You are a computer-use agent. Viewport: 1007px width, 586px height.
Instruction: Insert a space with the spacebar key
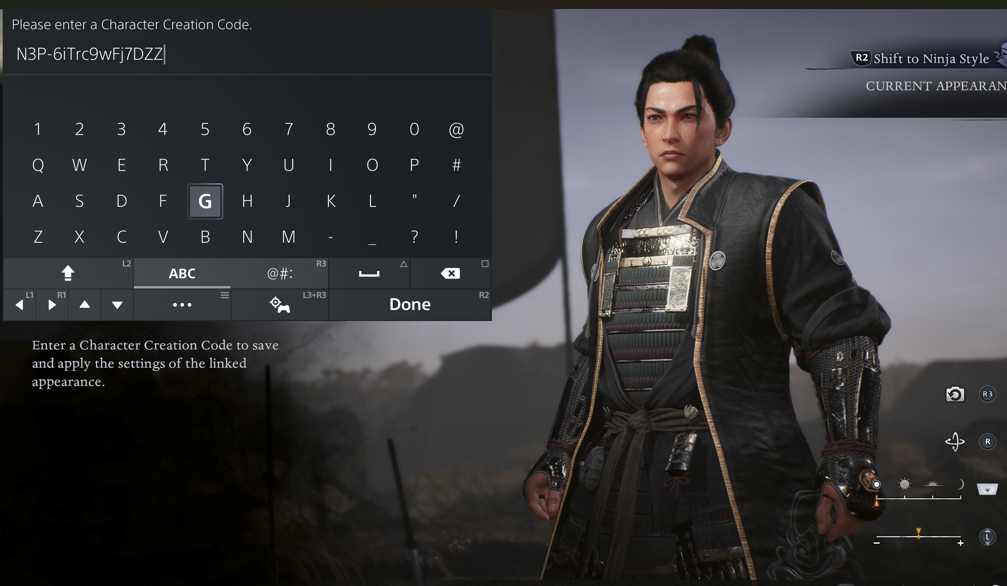pos(369,273)
